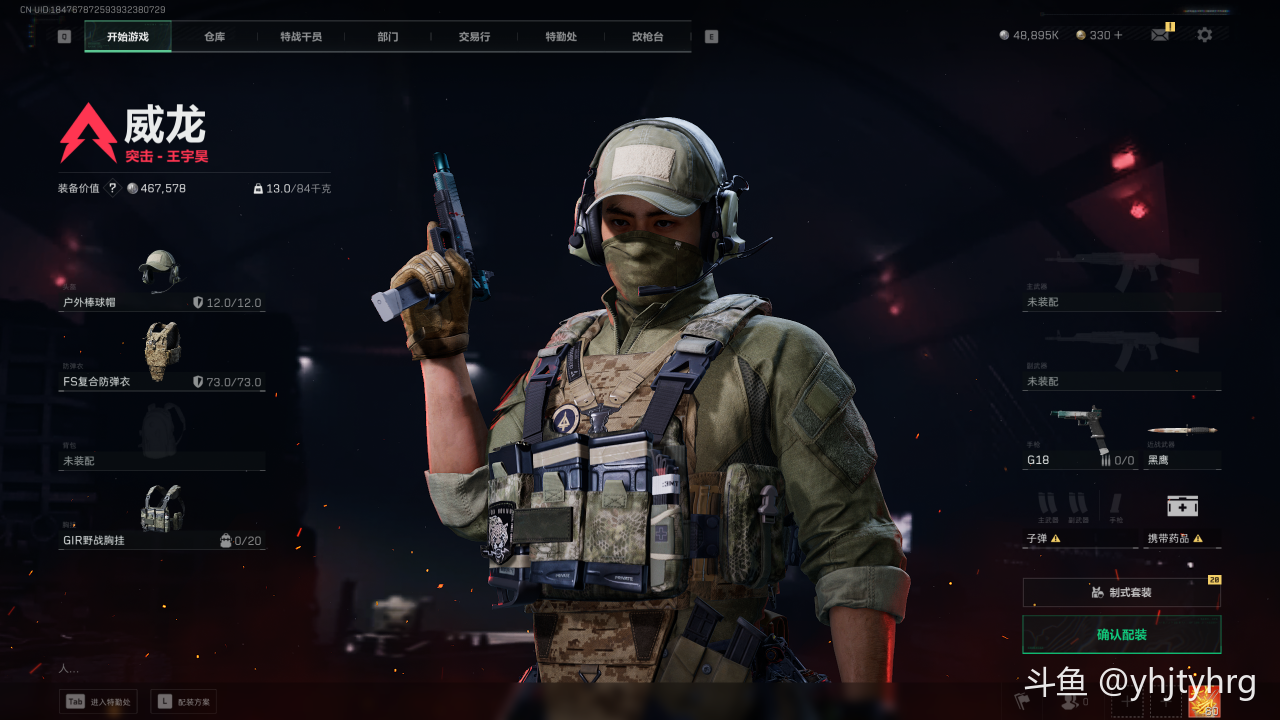Click the equipment value question mark
Screen dimensions: 1280x720
click(x=112, y=188)
